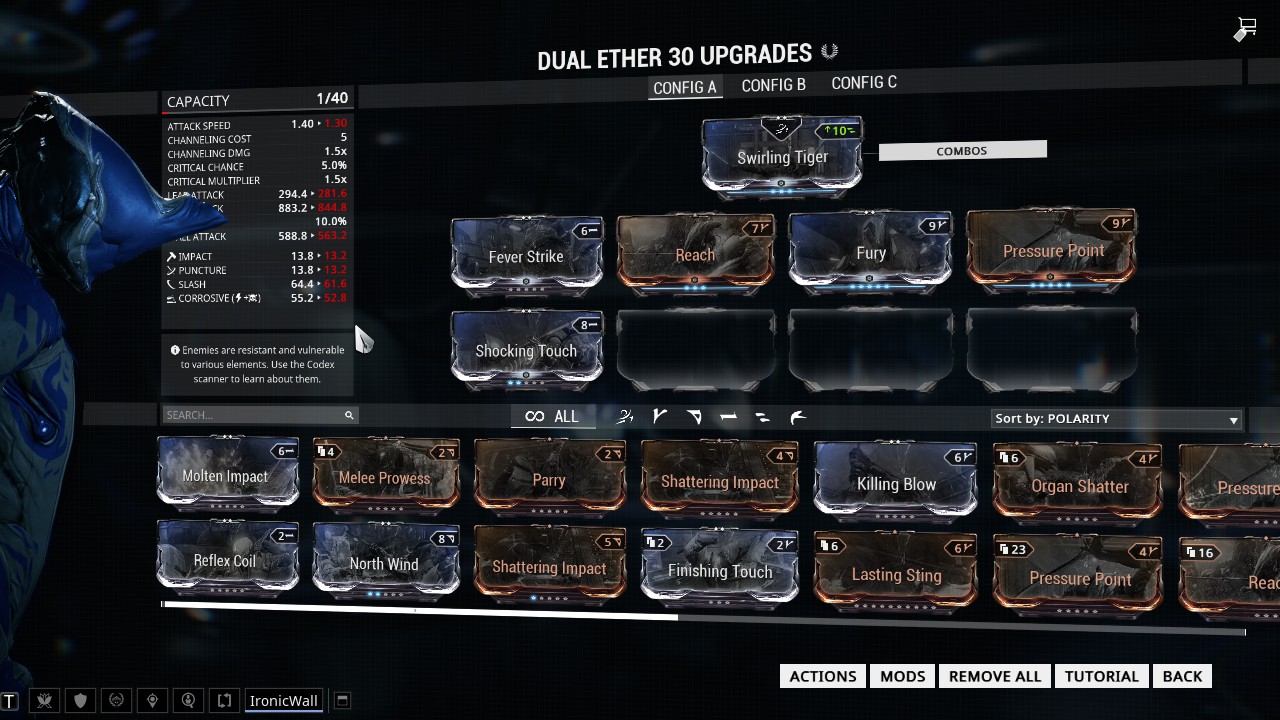Viewport: 1280px width, 720px height.
Task: Click the Mods button
Action: [x=902, y=676]
